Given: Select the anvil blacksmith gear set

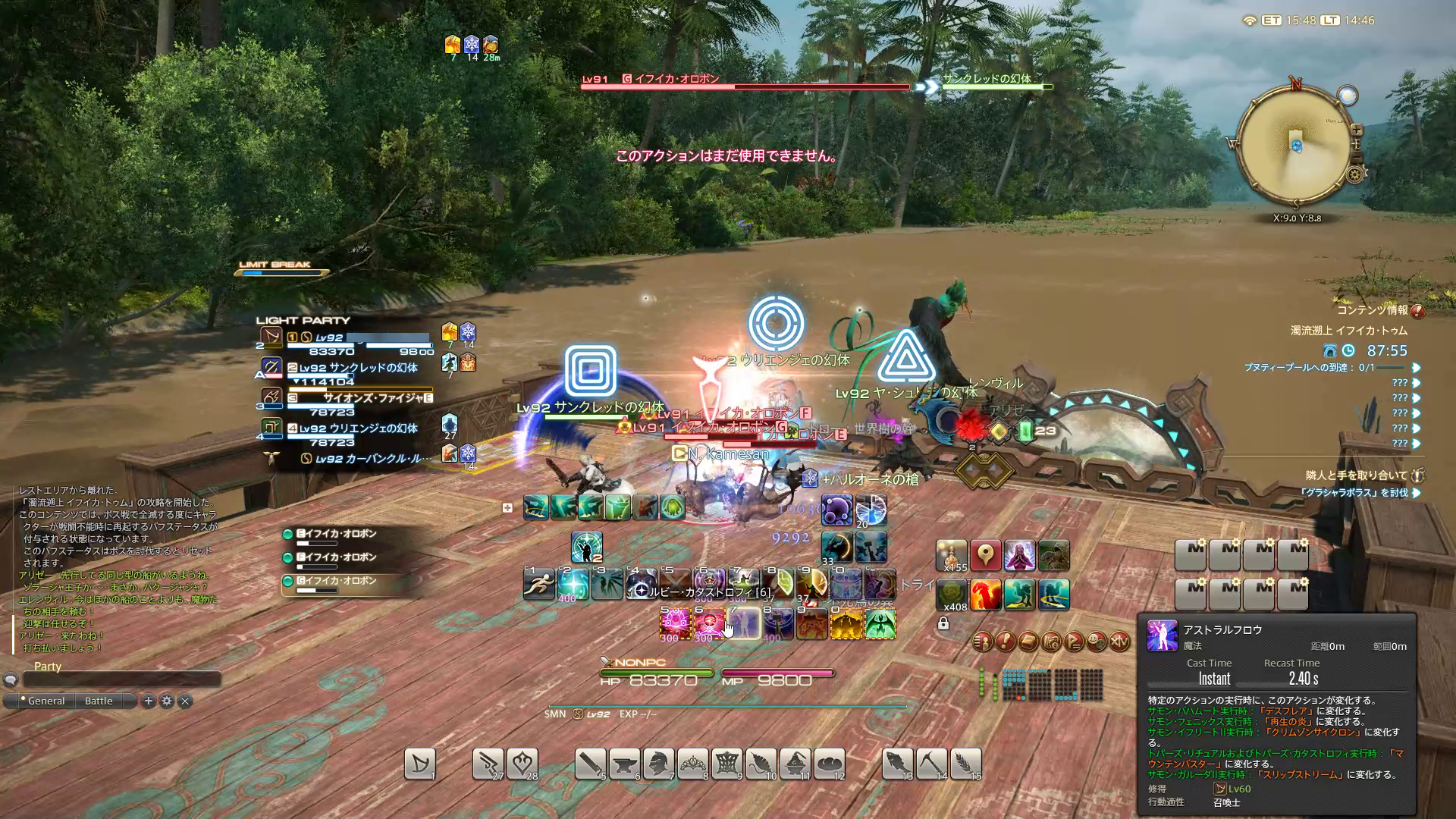Looking at the screenshot, I should point(624,764).
